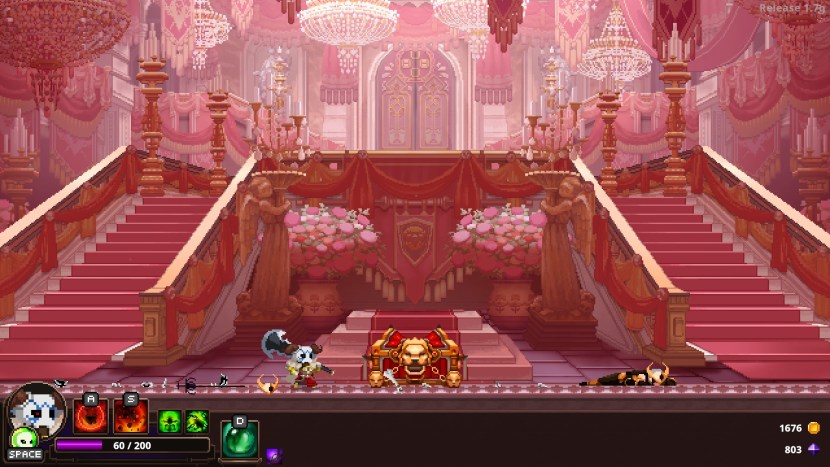Click the current skull portrait
830x467 pixels.
36,408
